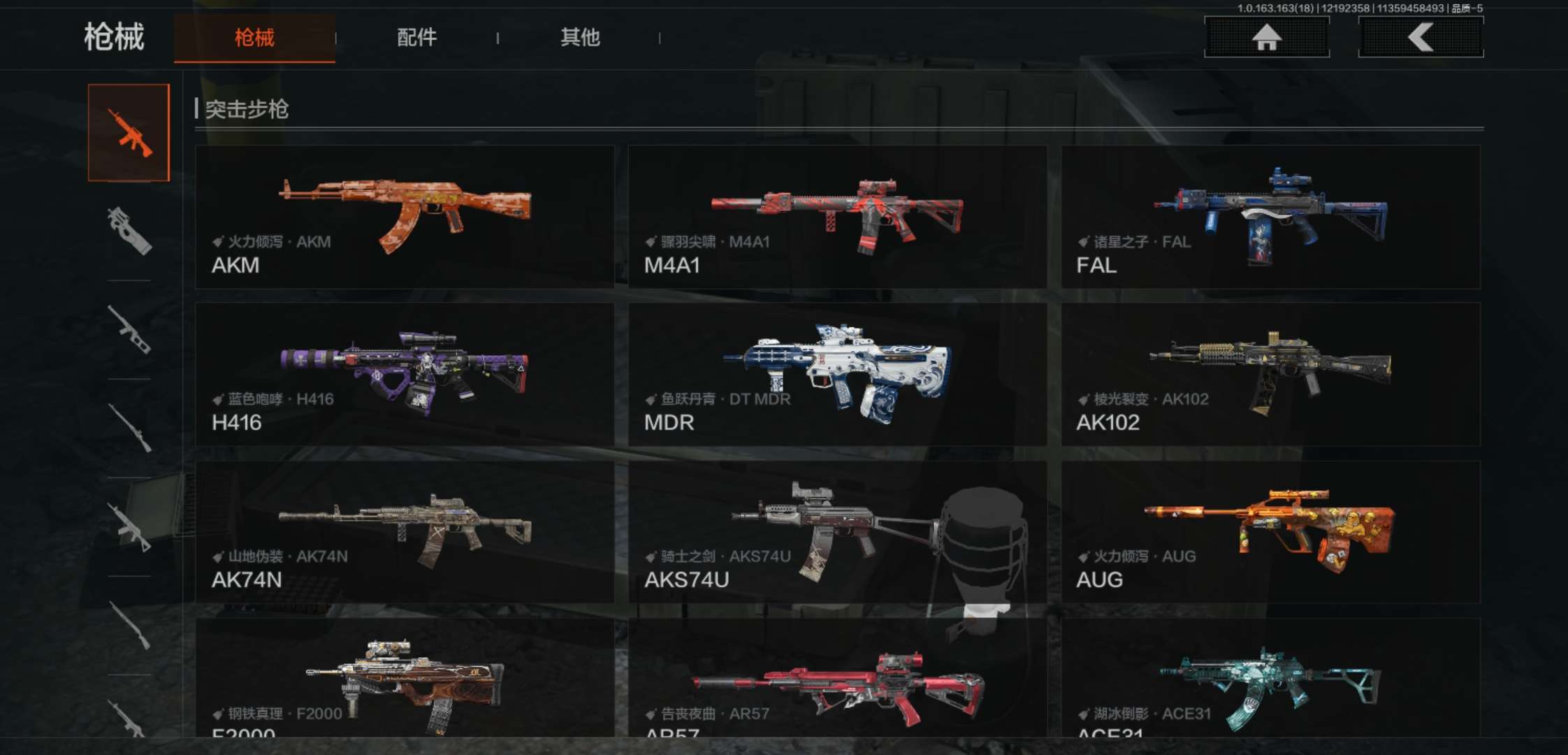
Task: Click the back arrow button
Action: click(1421, 37)
